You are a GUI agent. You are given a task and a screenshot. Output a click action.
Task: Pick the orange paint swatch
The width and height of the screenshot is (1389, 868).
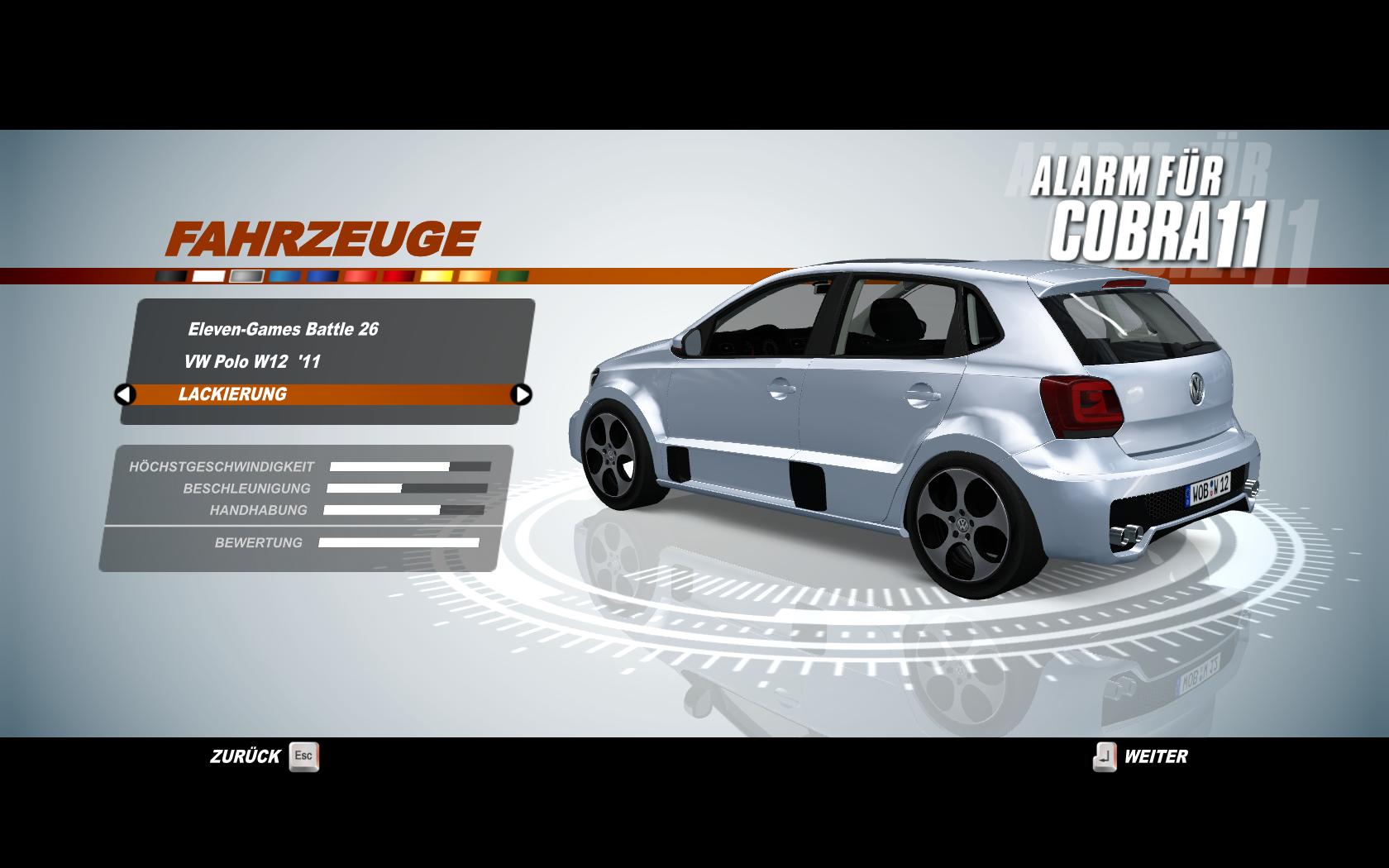pyautogui.click(x=475, y=276)
